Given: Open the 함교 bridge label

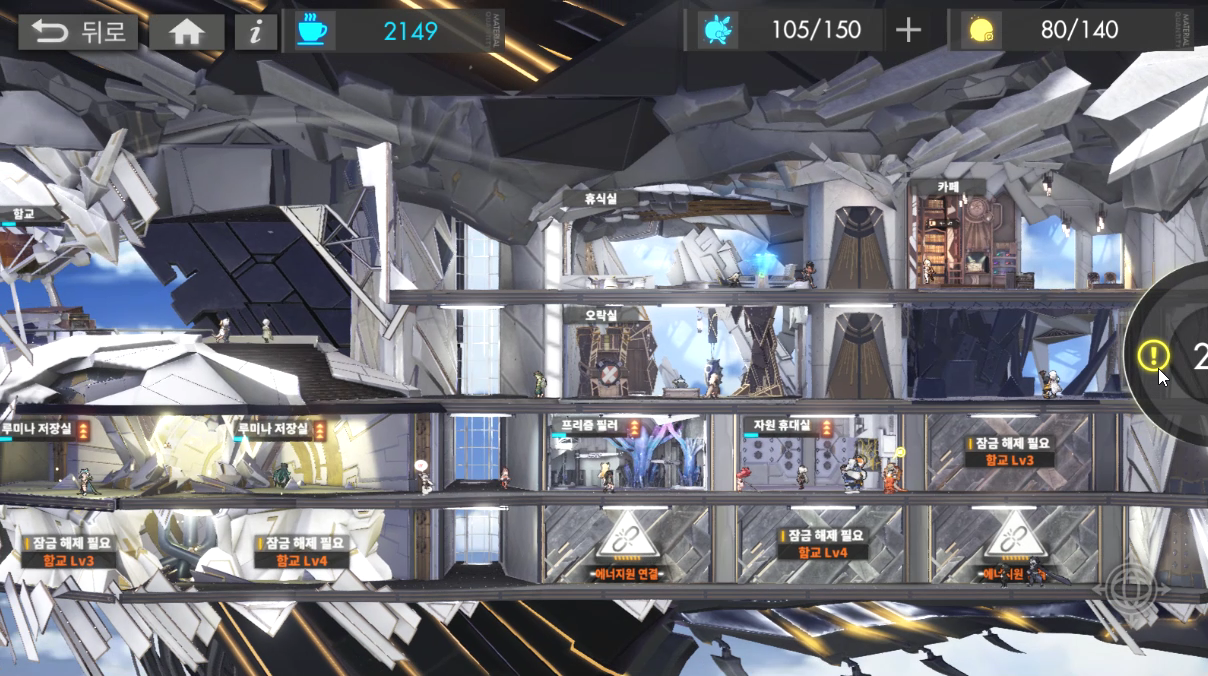Looking at the screenshot, I should [x=24, y=213].
